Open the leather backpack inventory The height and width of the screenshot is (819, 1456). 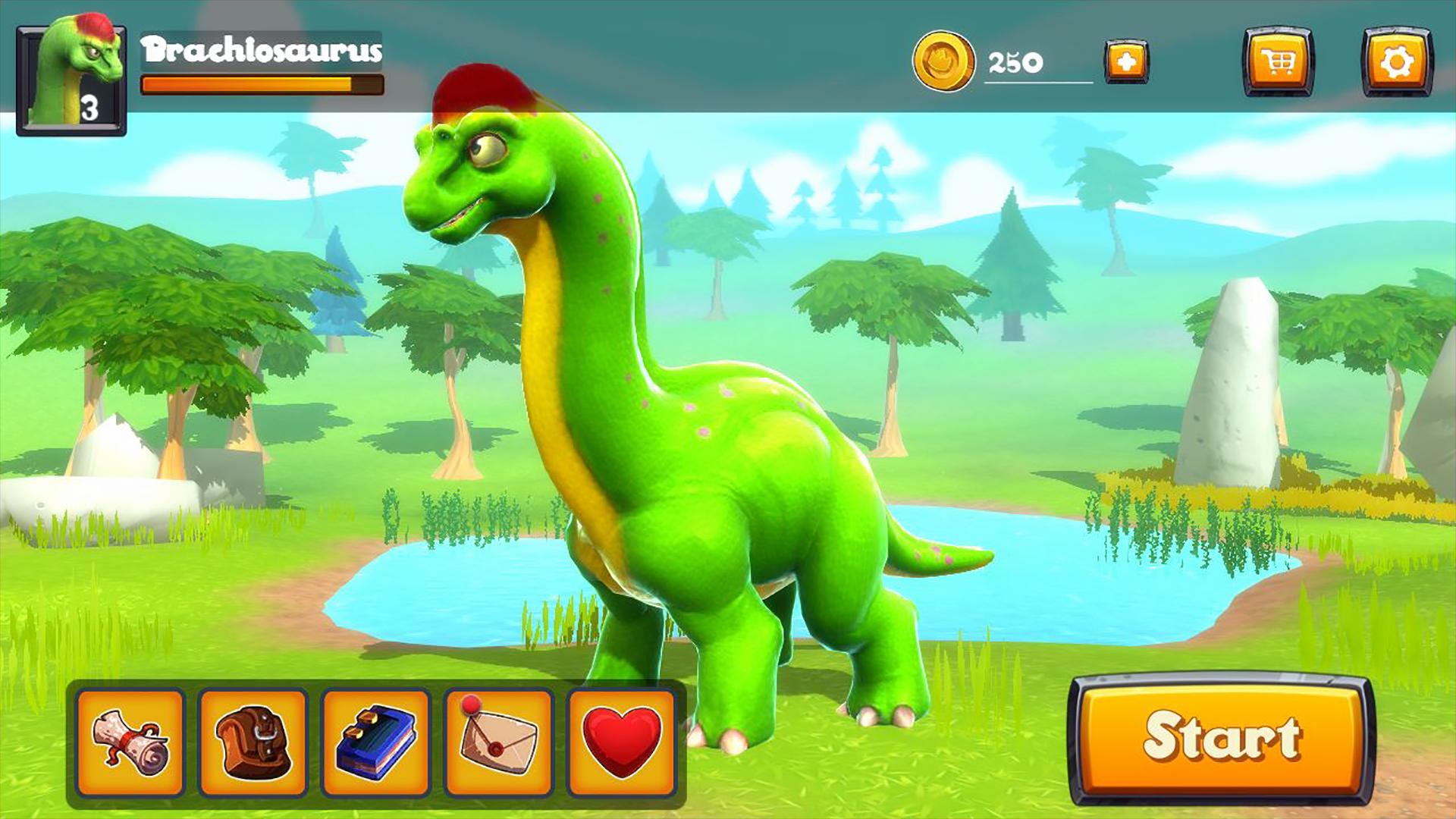click(x=253, y=742)
